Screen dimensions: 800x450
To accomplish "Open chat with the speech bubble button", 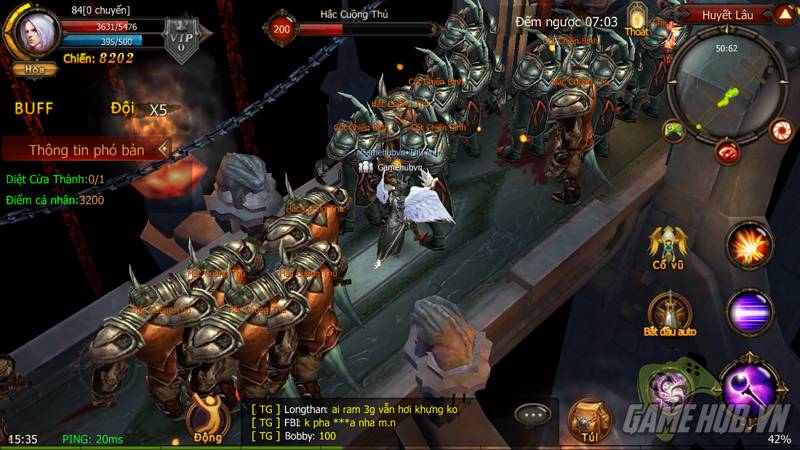I will click(535, 414).
